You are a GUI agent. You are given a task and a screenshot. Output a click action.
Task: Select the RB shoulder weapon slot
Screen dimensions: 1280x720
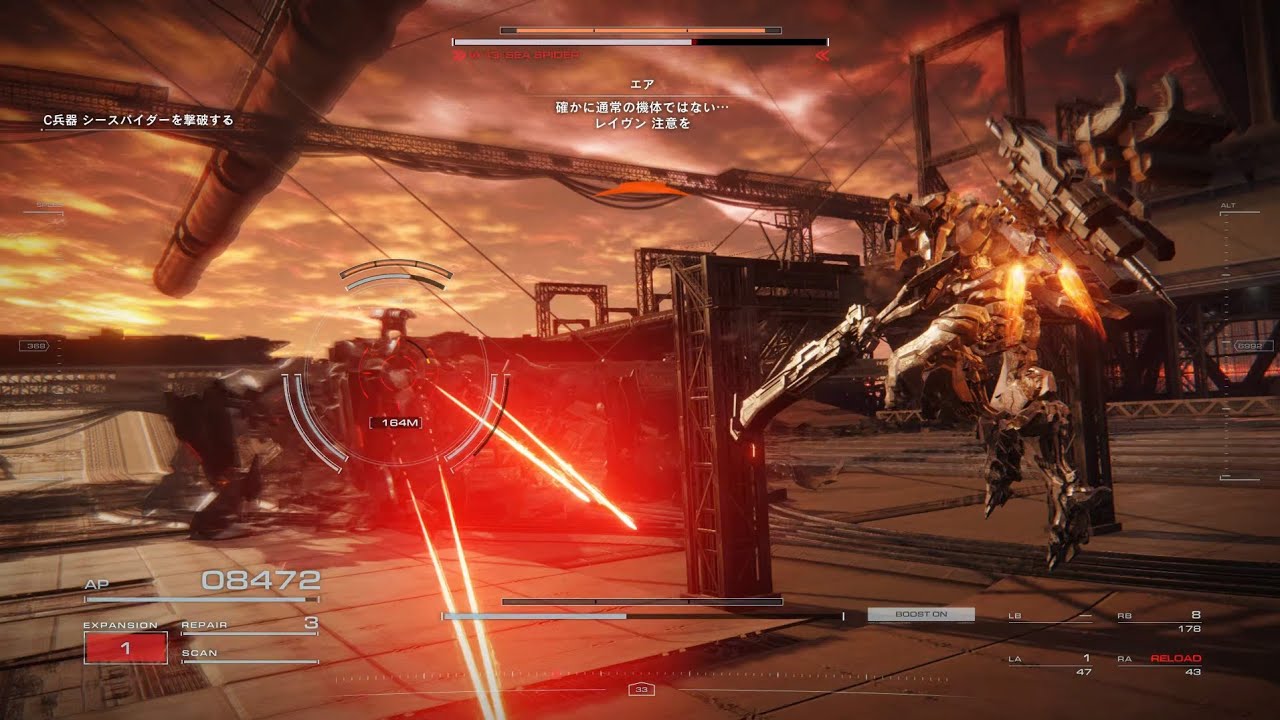pos(1159,621)
